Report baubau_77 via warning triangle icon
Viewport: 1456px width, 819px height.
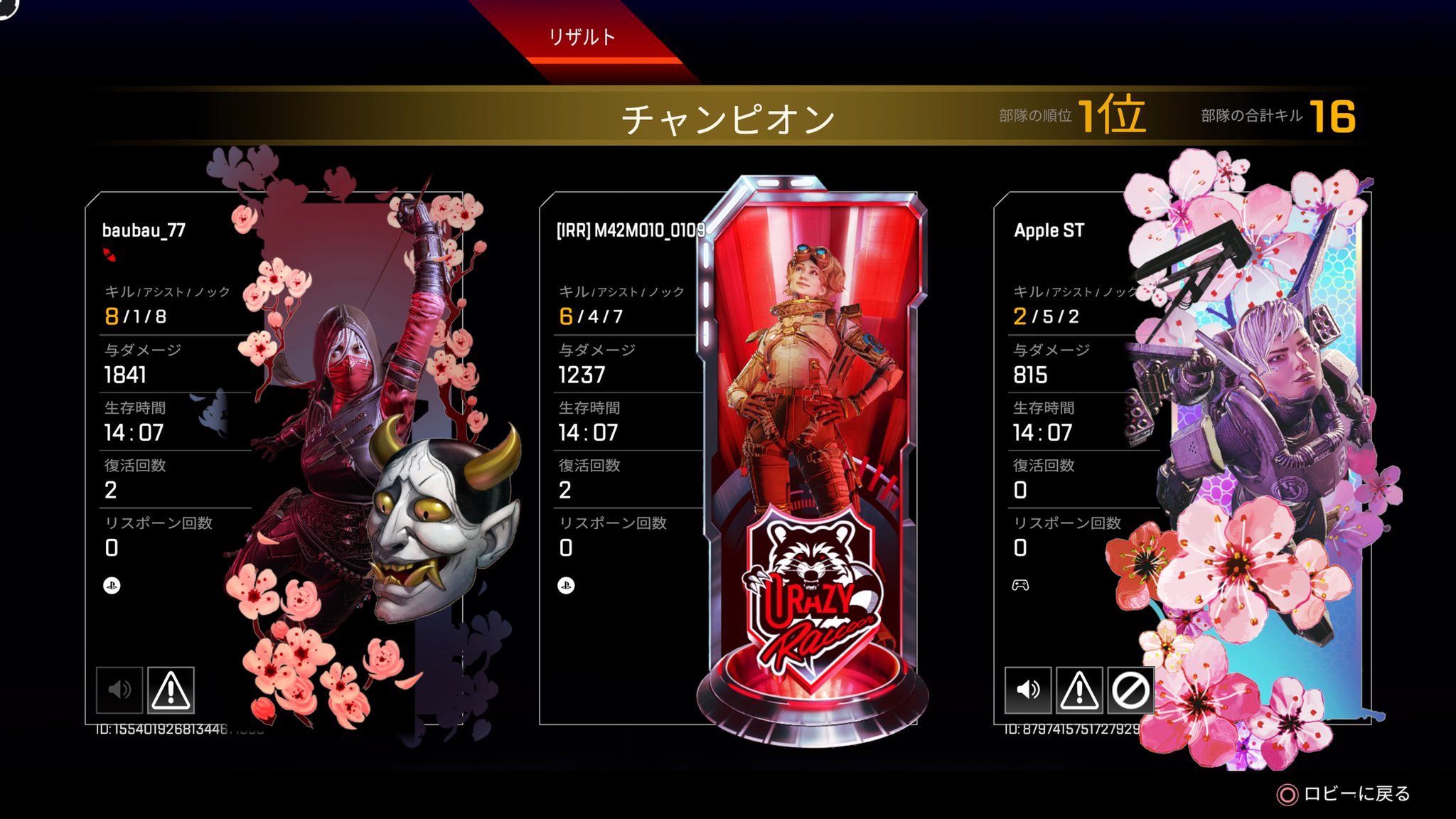[x=171, y=689]
